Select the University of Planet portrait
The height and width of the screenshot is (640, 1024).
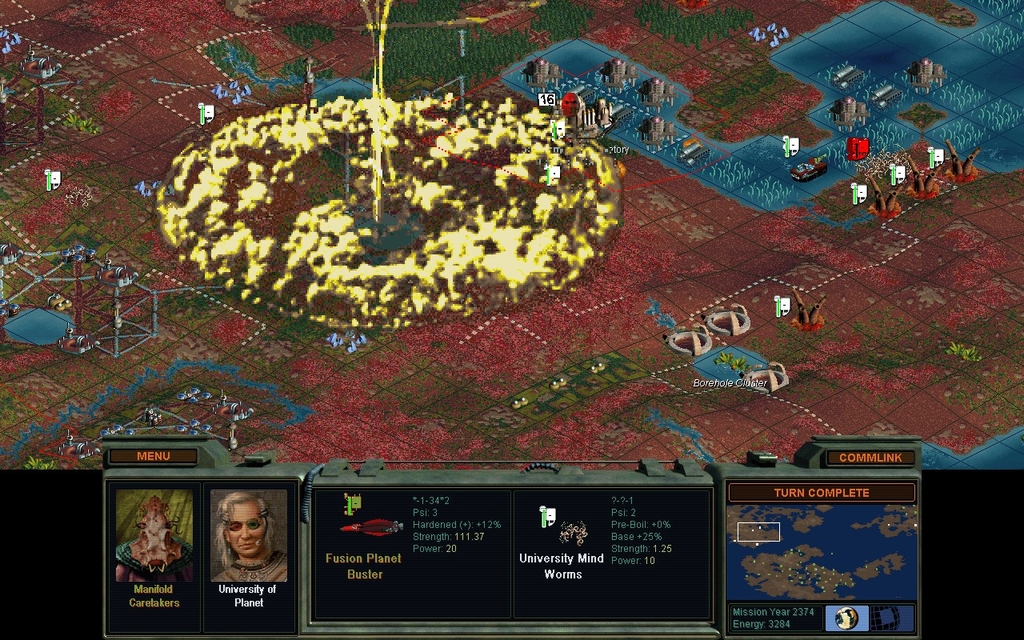pos(248,536)
